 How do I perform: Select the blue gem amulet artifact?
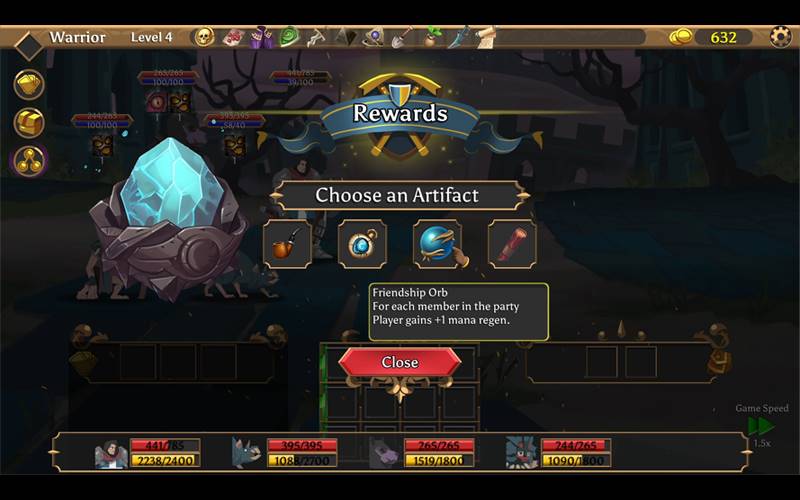[362, 244]
